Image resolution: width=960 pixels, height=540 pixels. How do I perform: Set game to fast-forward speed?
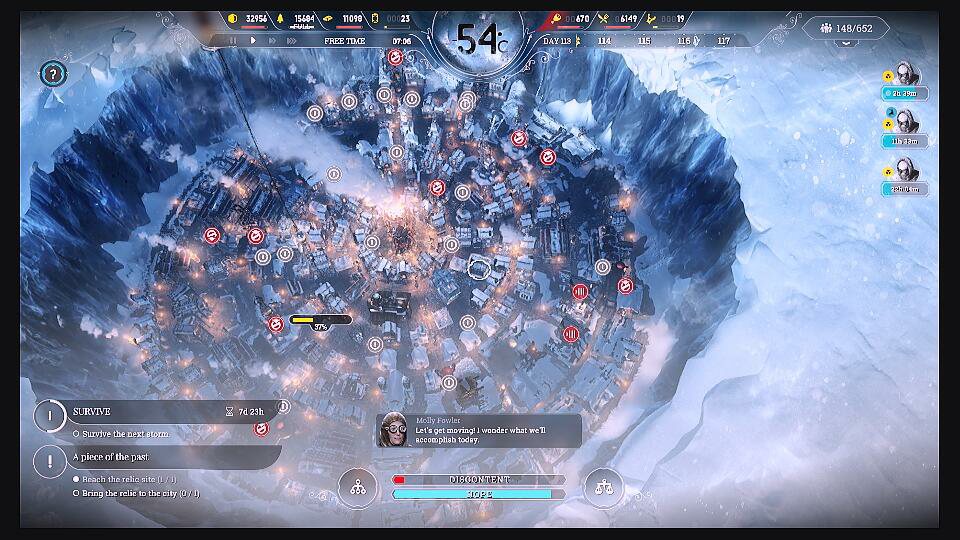tap(272, 41)
